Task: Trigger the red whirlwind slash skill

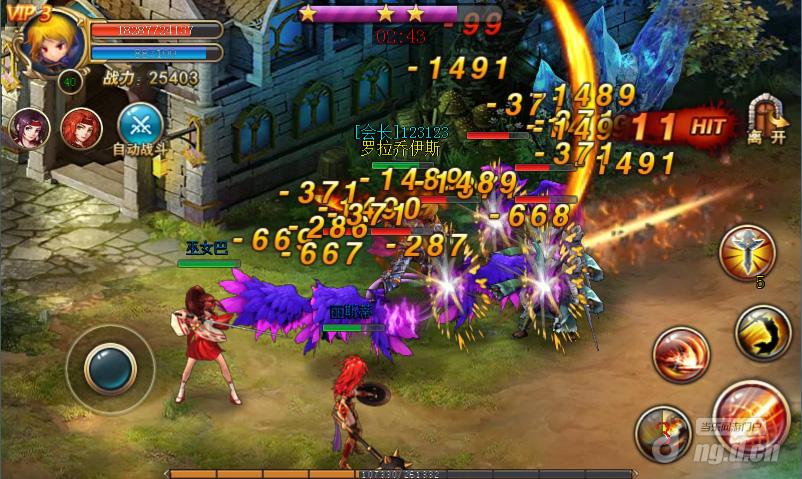Action: point(681,353)
